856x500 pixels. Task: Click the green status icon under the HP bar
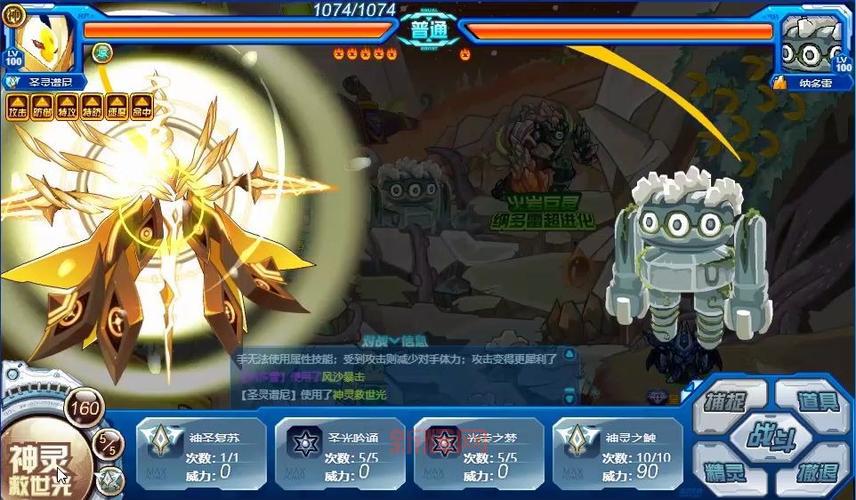click(102, 52)
